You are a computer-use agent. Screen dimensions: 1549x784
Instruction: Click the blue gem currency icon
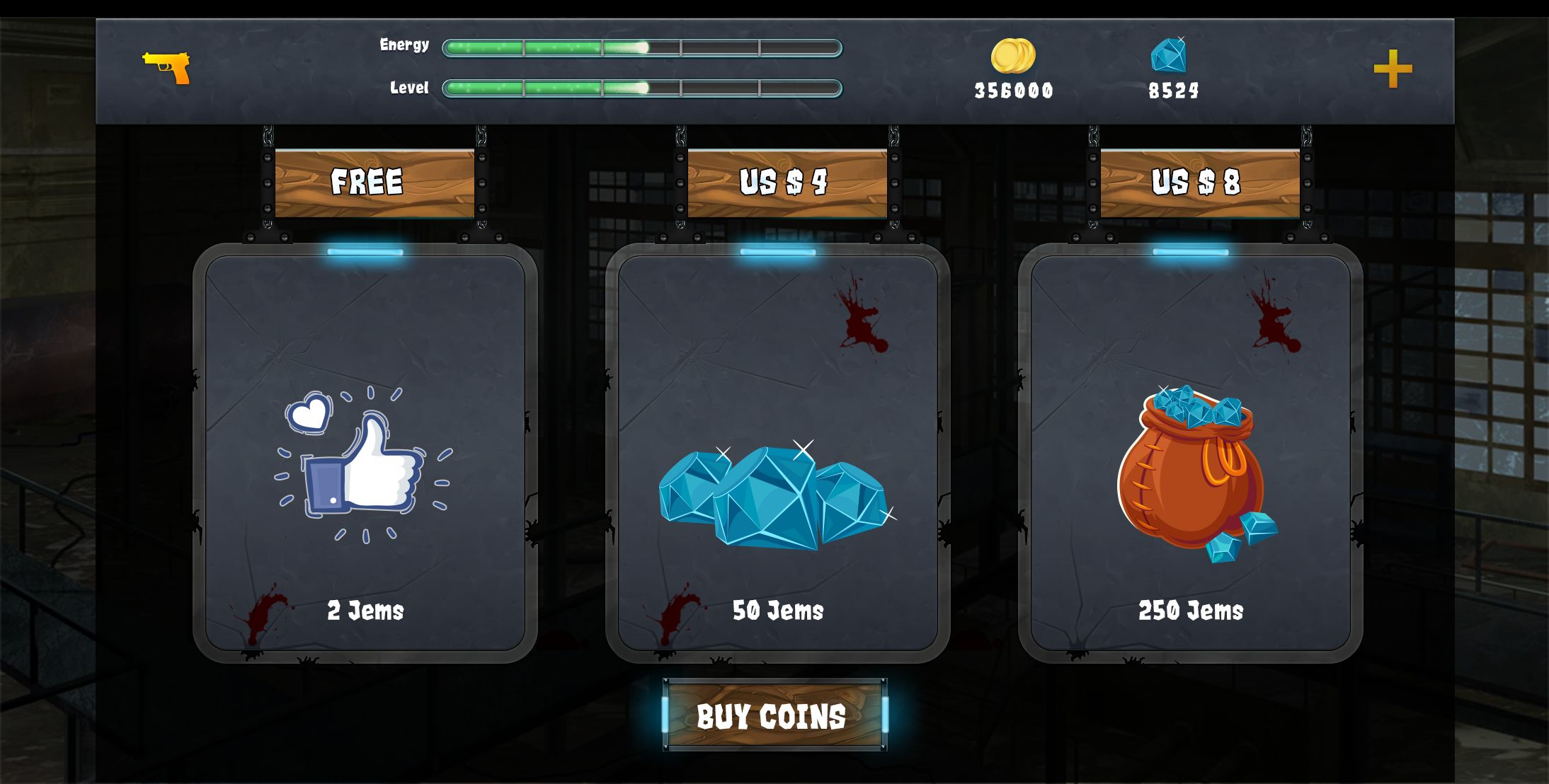tap(1169, 55)
